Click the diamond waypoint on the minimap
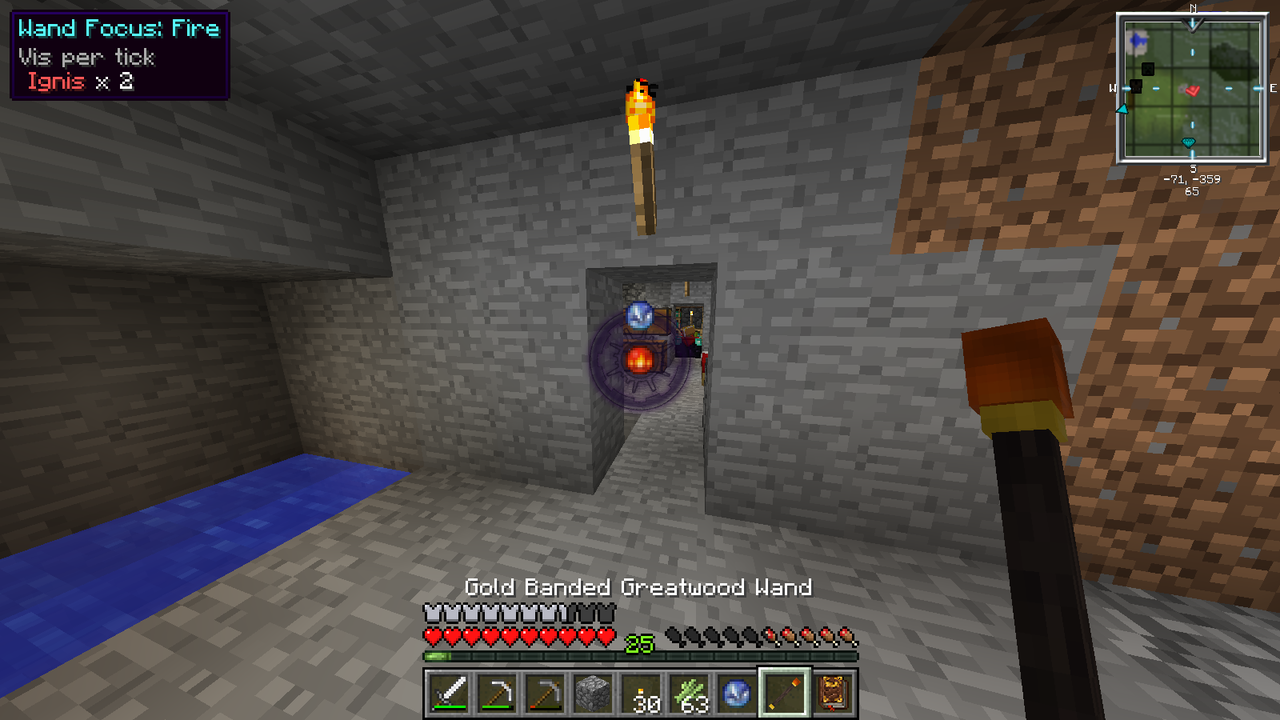 1188,142
